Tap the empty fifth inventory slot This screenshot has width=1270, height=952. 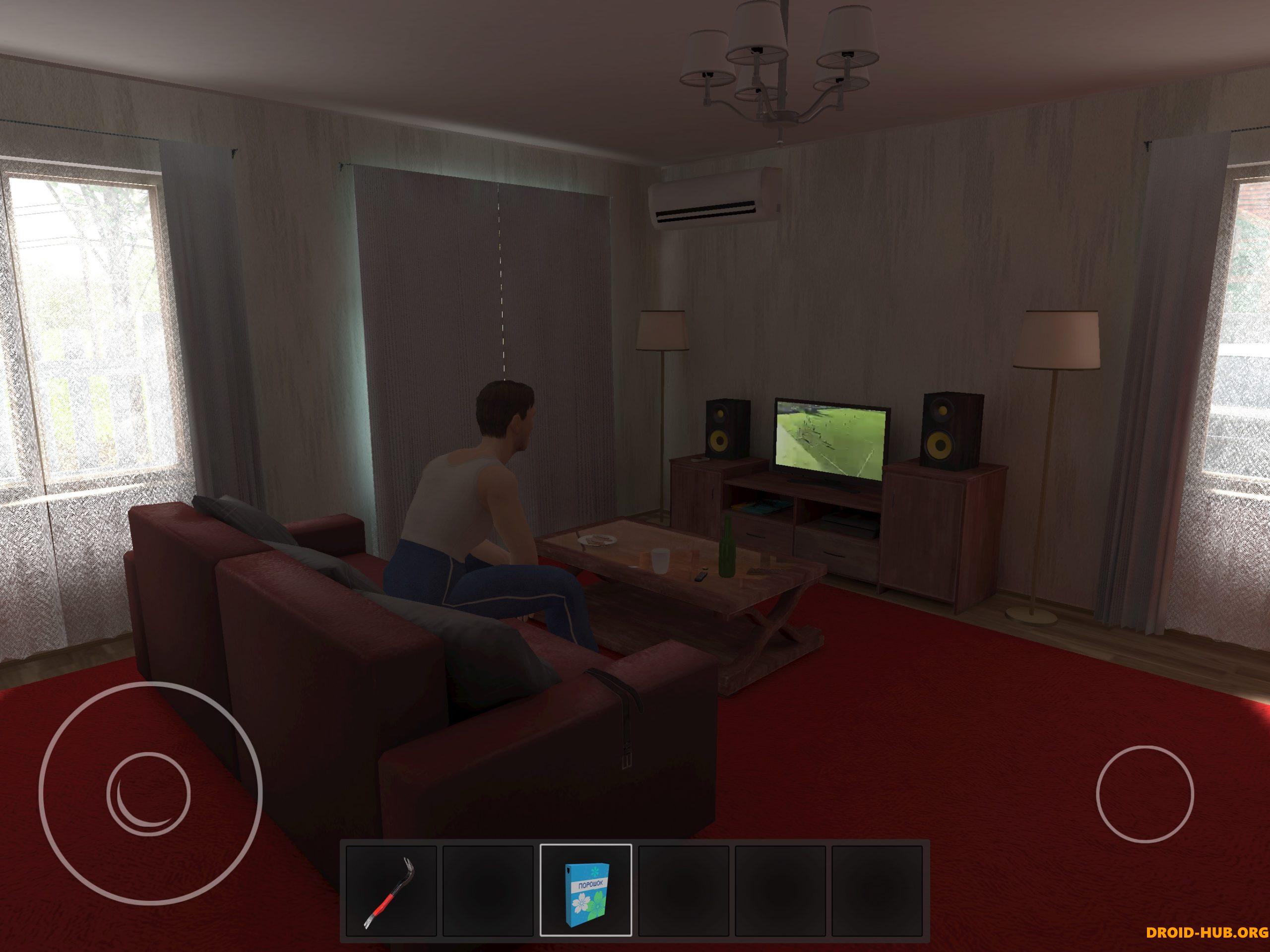tap(781, 891)
